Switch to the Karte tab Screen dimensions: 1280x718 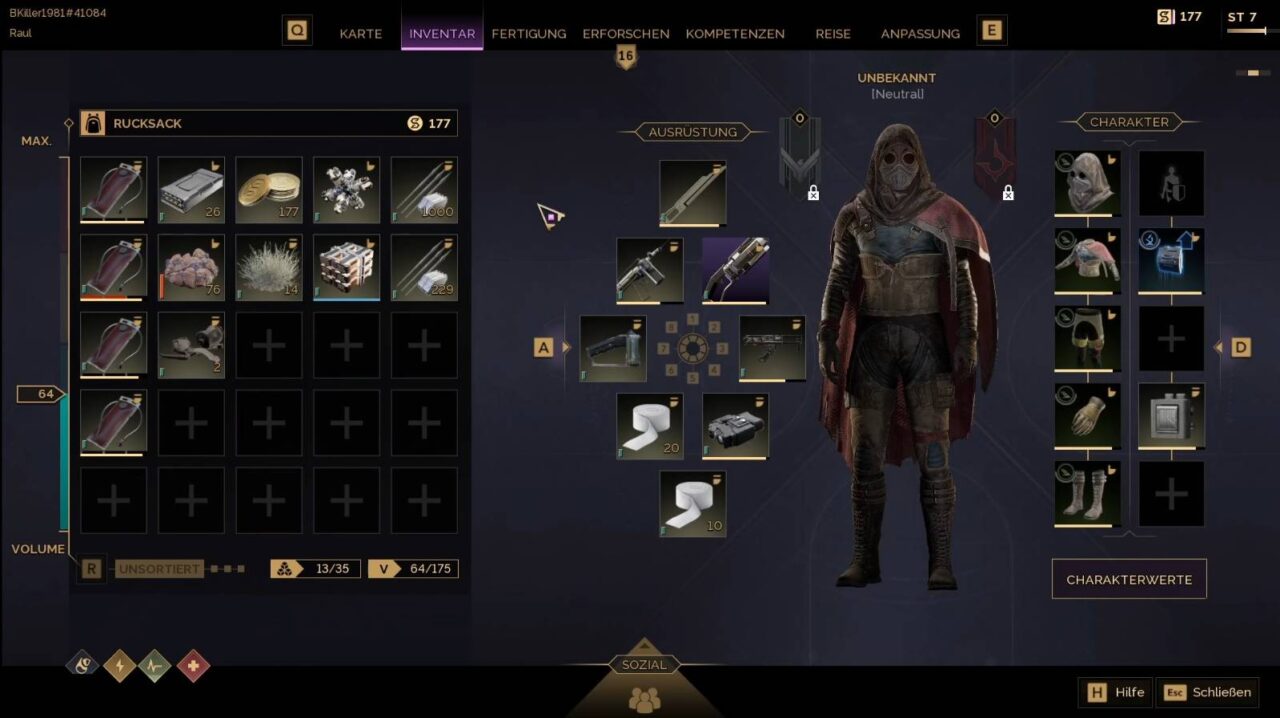(360, 33)
